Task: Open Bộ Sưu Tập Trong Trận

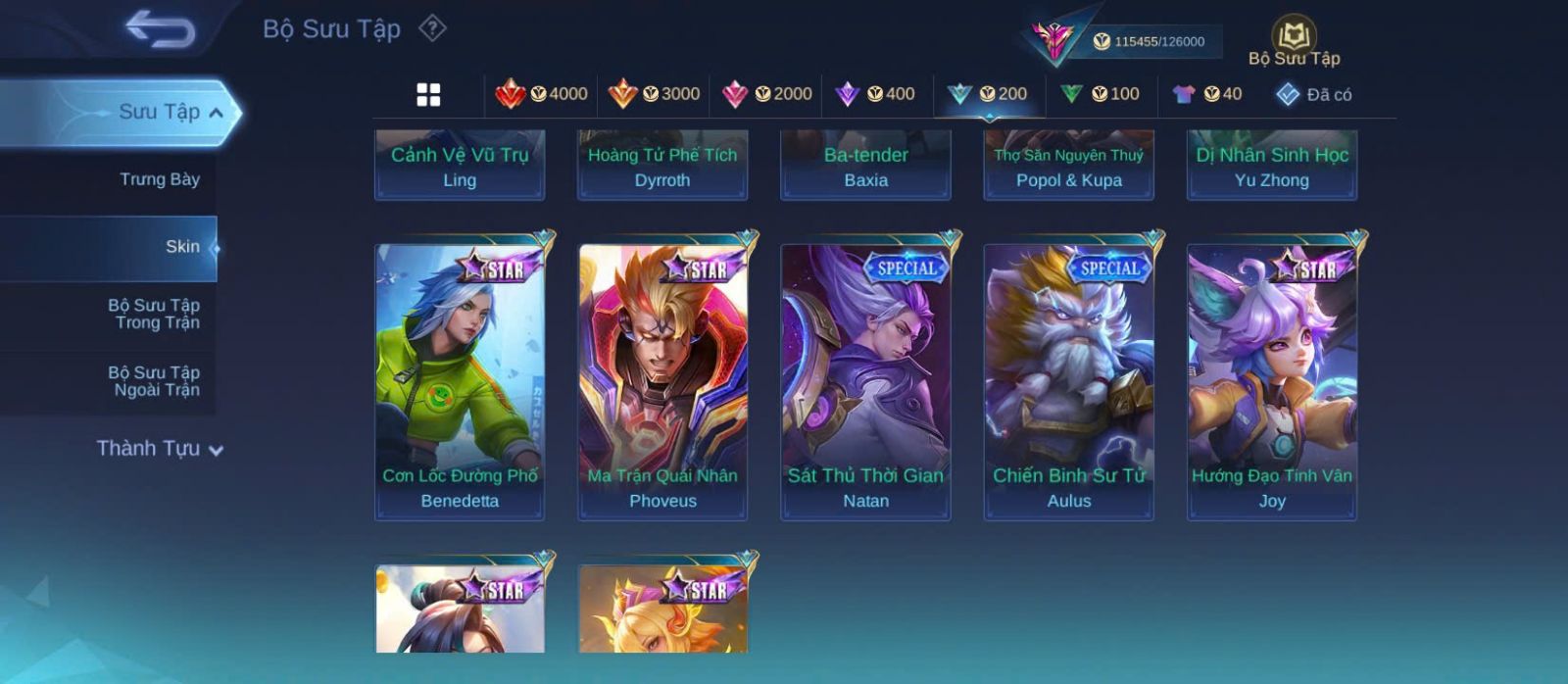Action: tap(154, 314)
